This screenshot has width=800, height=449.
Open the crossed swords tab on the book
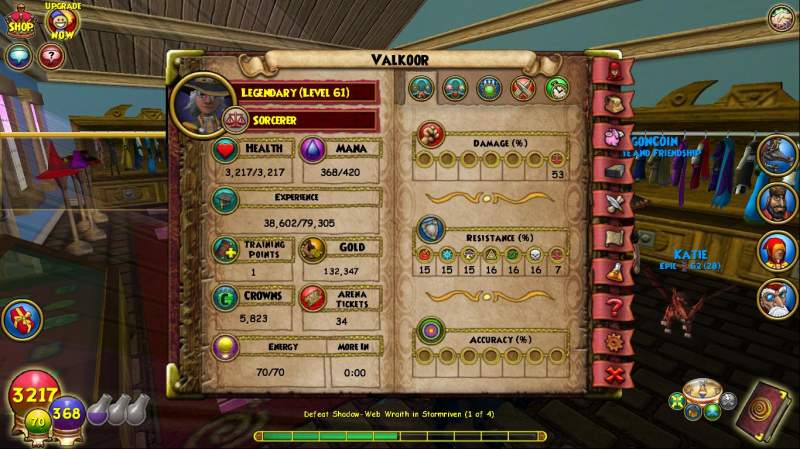pyautogui.click(x=614, y=204)
